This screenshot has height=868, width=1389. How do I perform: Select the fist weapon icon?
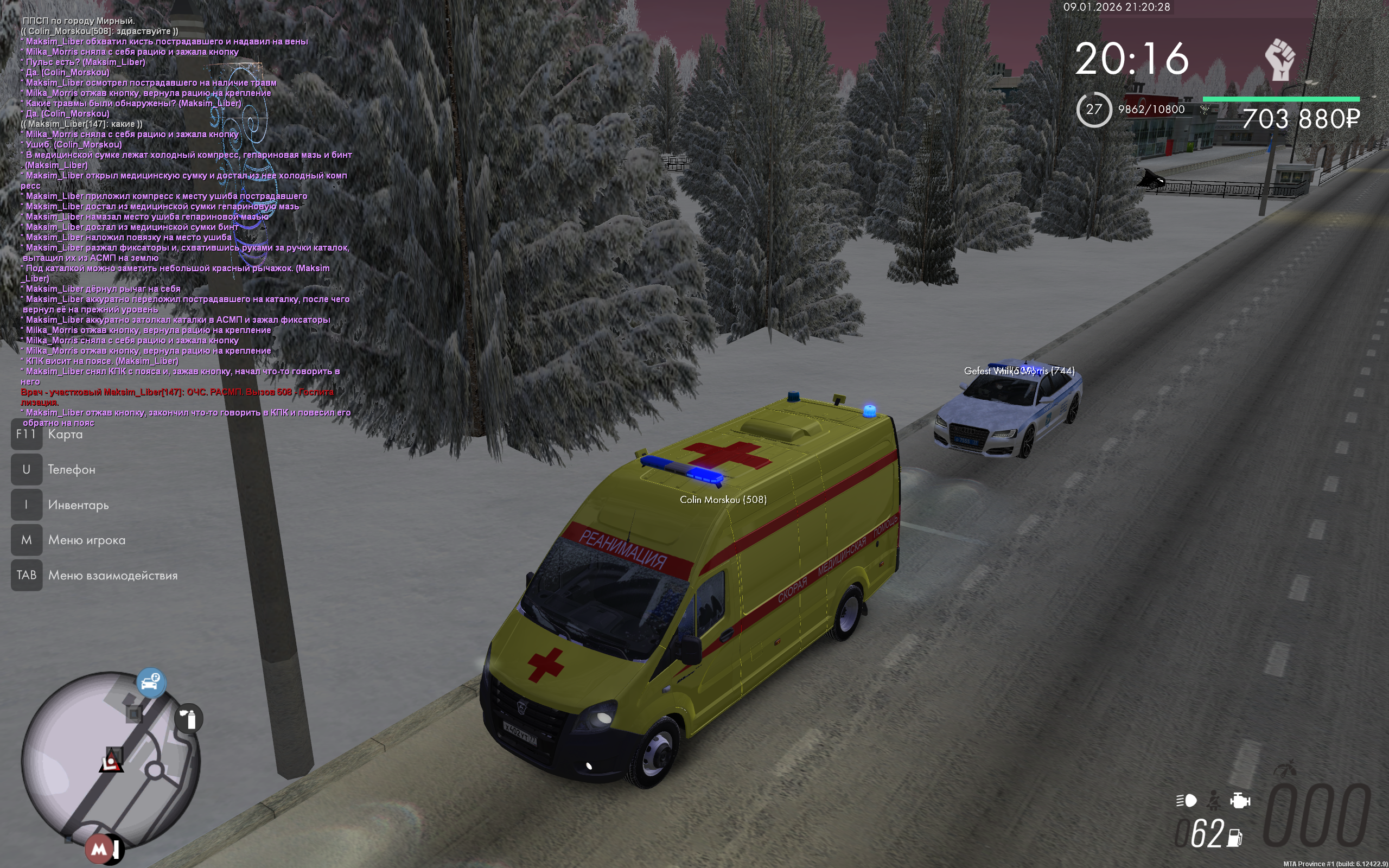click(1279, 60)
